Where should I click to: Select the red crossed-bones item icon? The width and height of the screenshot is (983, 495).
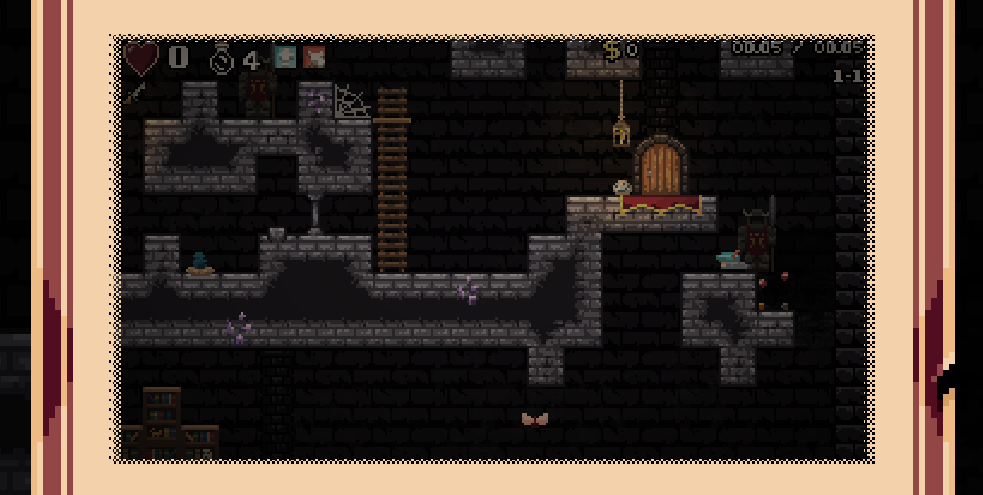click(314, 57)
